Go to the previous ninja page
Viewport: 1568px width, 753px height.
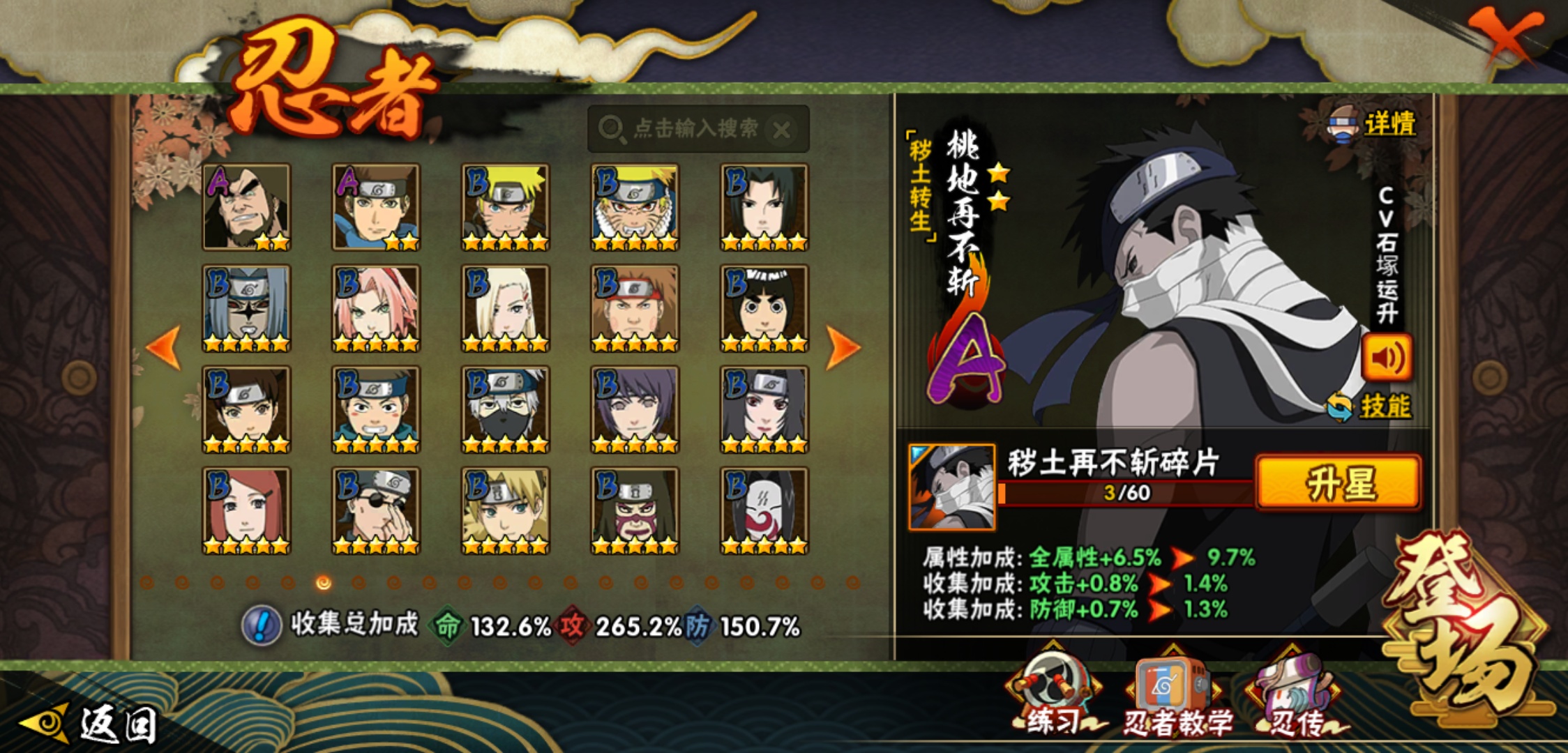(165, 347)
